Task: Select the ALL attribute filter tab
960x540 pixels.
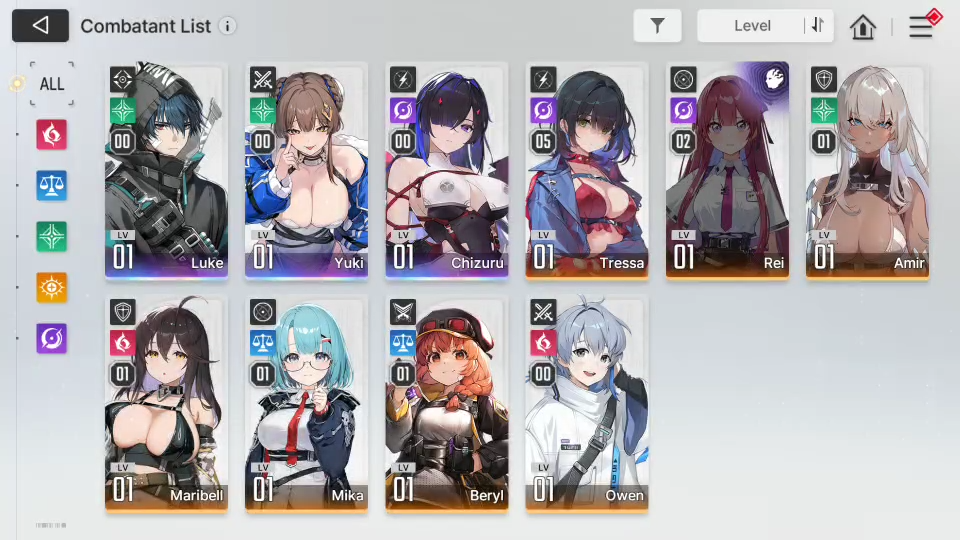Action: pos(51,84)
